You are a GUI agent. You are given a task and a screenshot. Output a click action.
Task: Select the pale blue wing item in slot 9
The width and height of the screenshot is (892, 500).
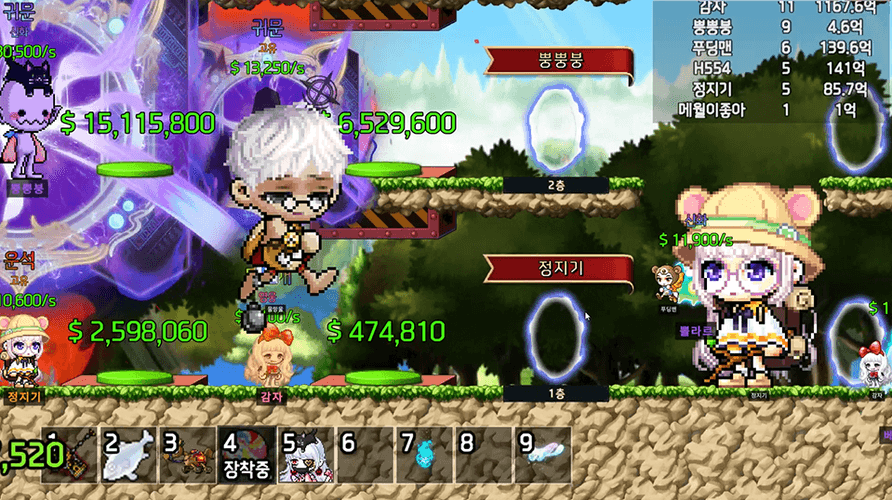(x=541, y=456)
